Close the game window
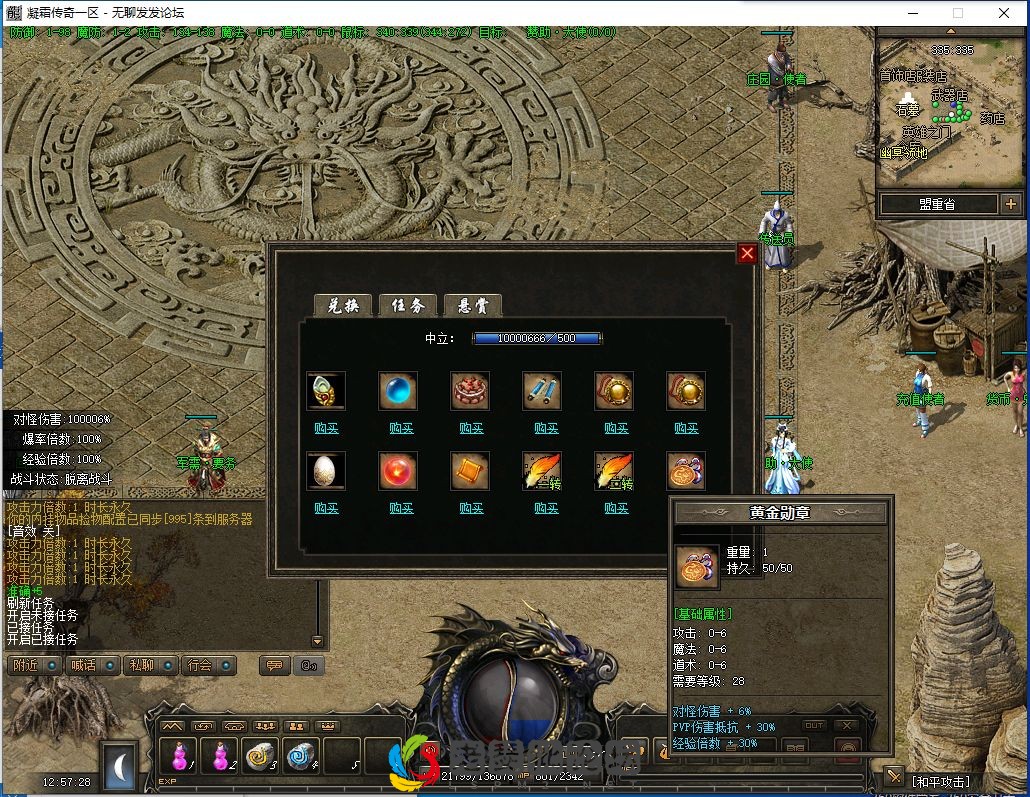Viewport: 1030px width, 797px height. pos(1003,13)
